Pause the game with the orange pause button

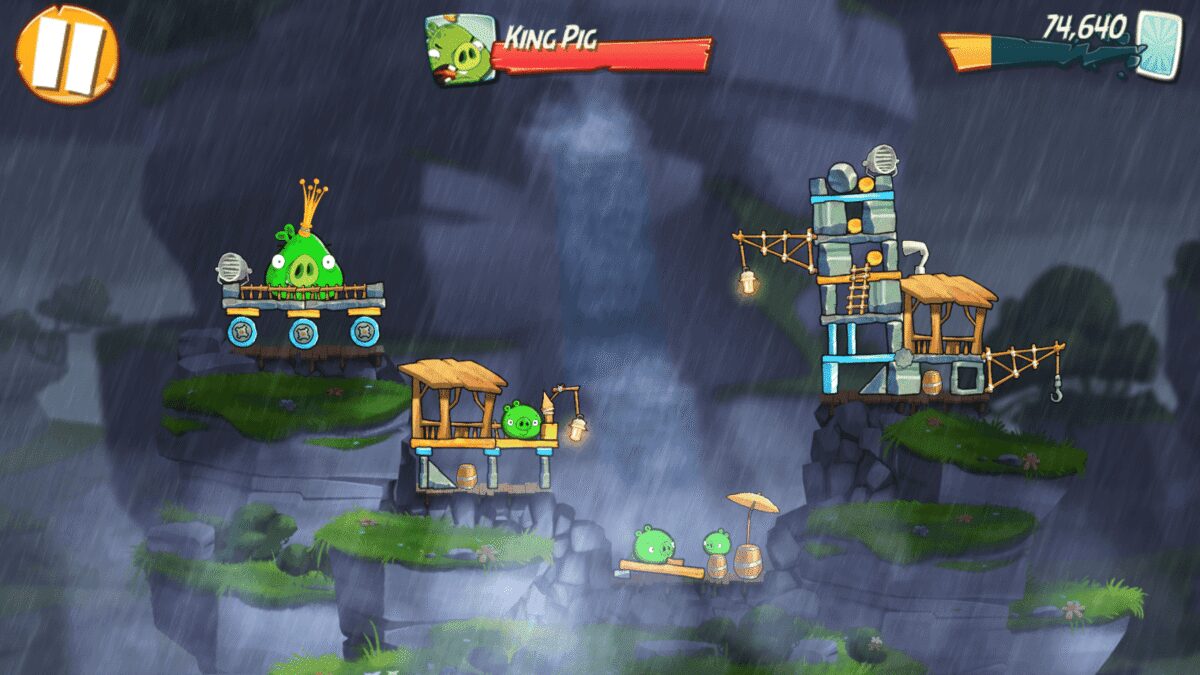click(67, 54)
